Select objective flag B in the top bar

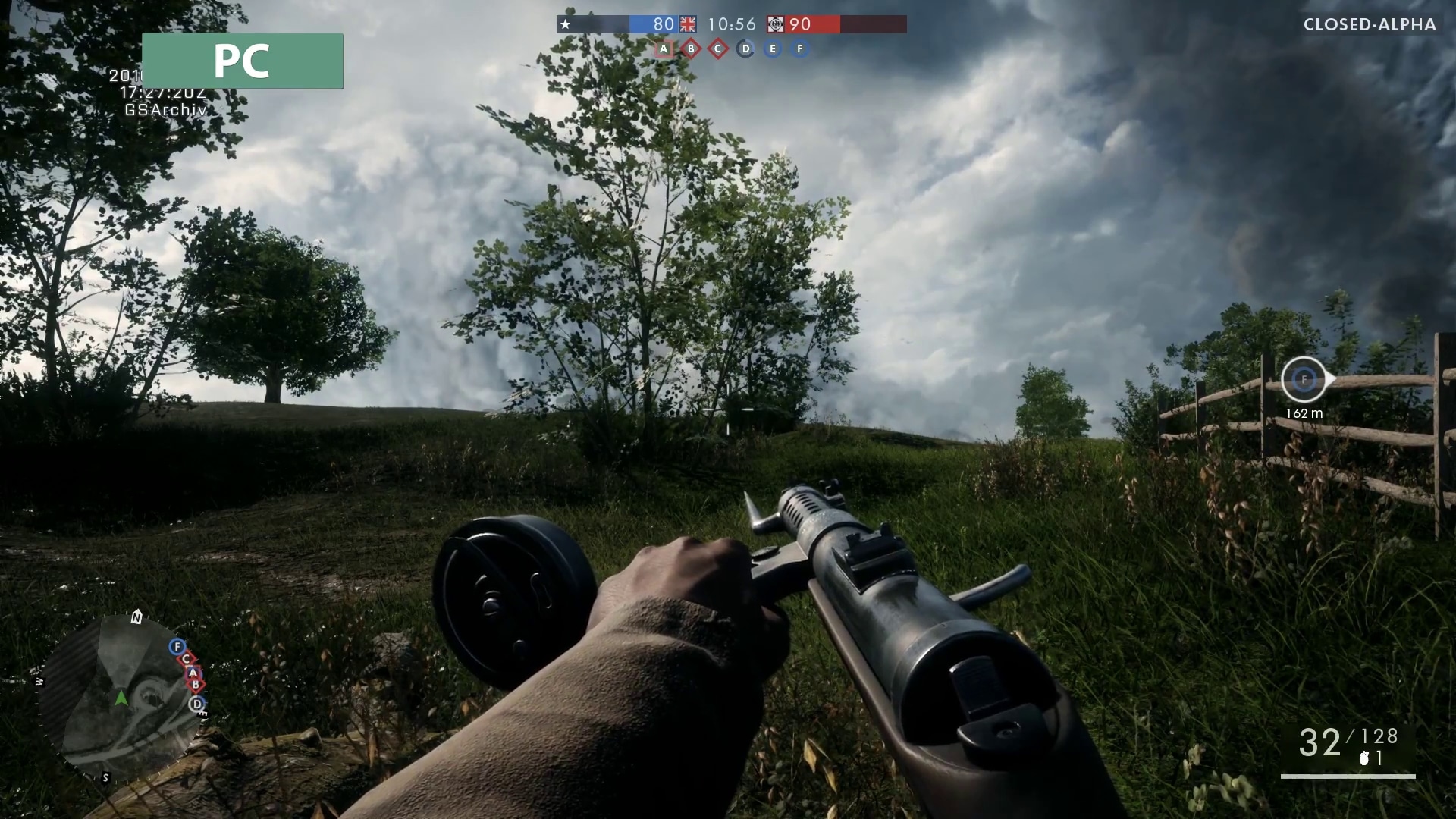pyautogui.click(x=691, y=49)
